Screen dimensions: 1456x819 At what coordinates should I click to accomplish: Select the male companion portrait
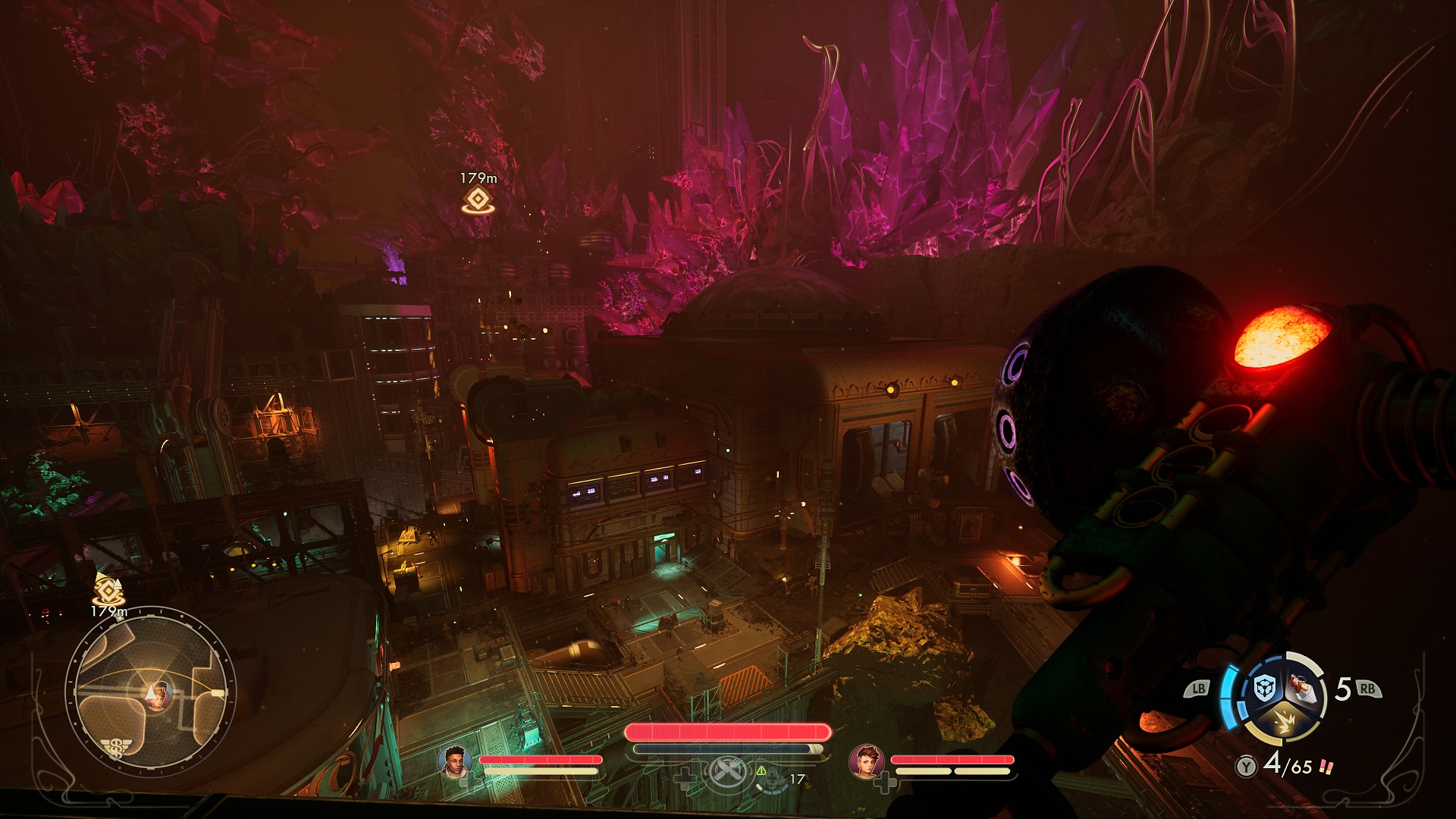pyautogui.click(x=455, y=761)
